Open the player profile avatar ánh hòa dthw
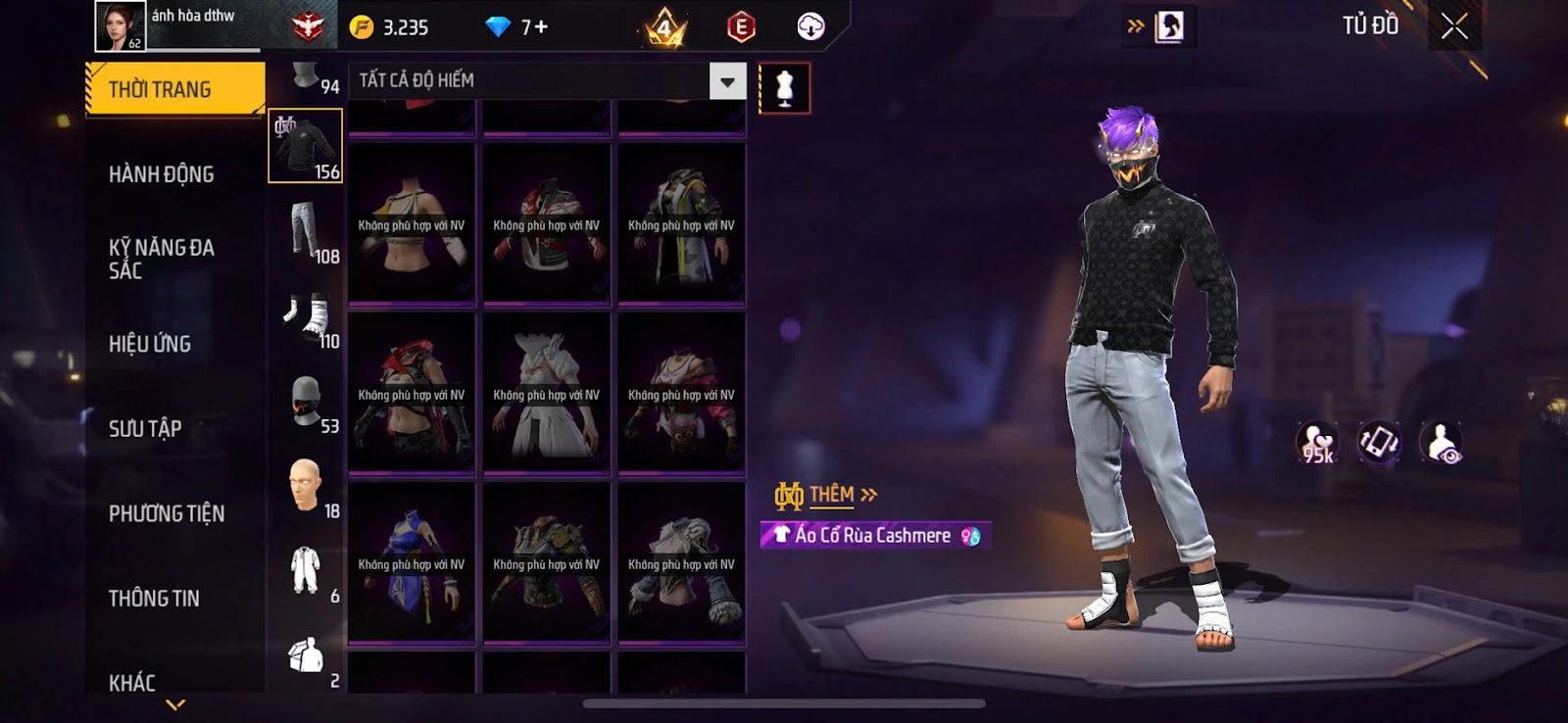 tap(120, 25)
